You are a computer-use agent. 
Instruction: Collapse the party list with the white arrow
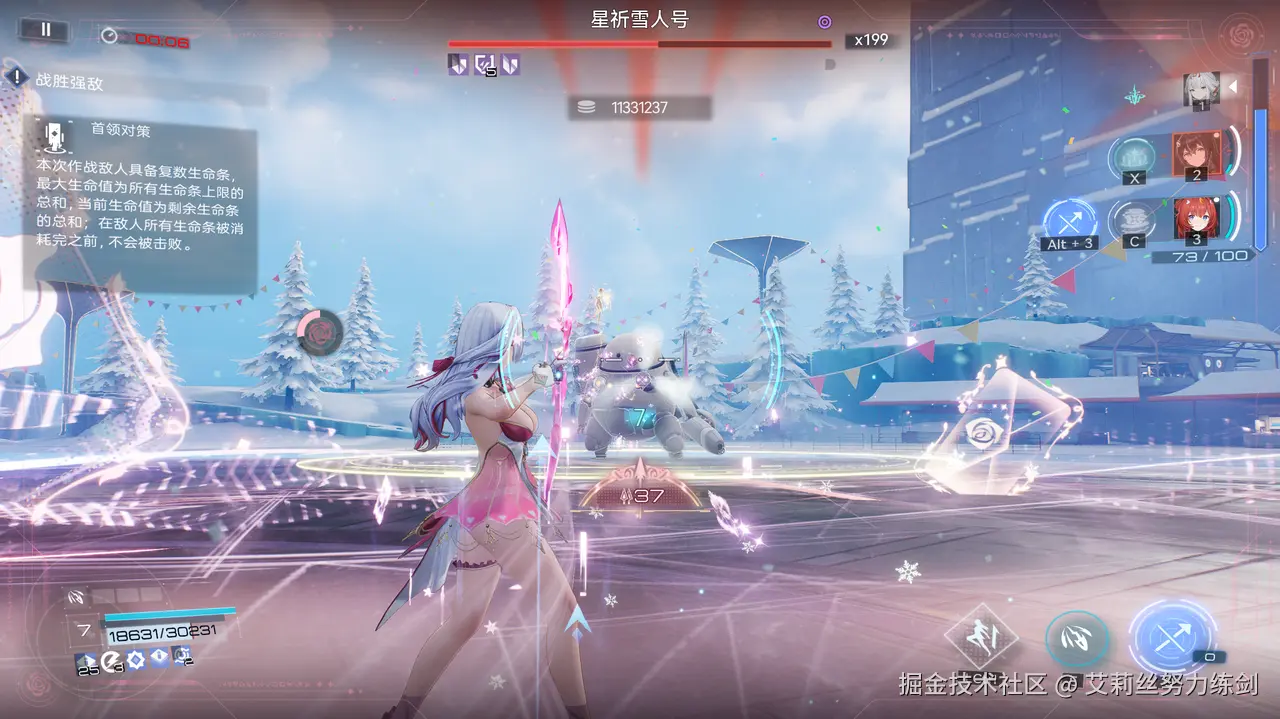pyautogui.click(x=1233, y=87)
